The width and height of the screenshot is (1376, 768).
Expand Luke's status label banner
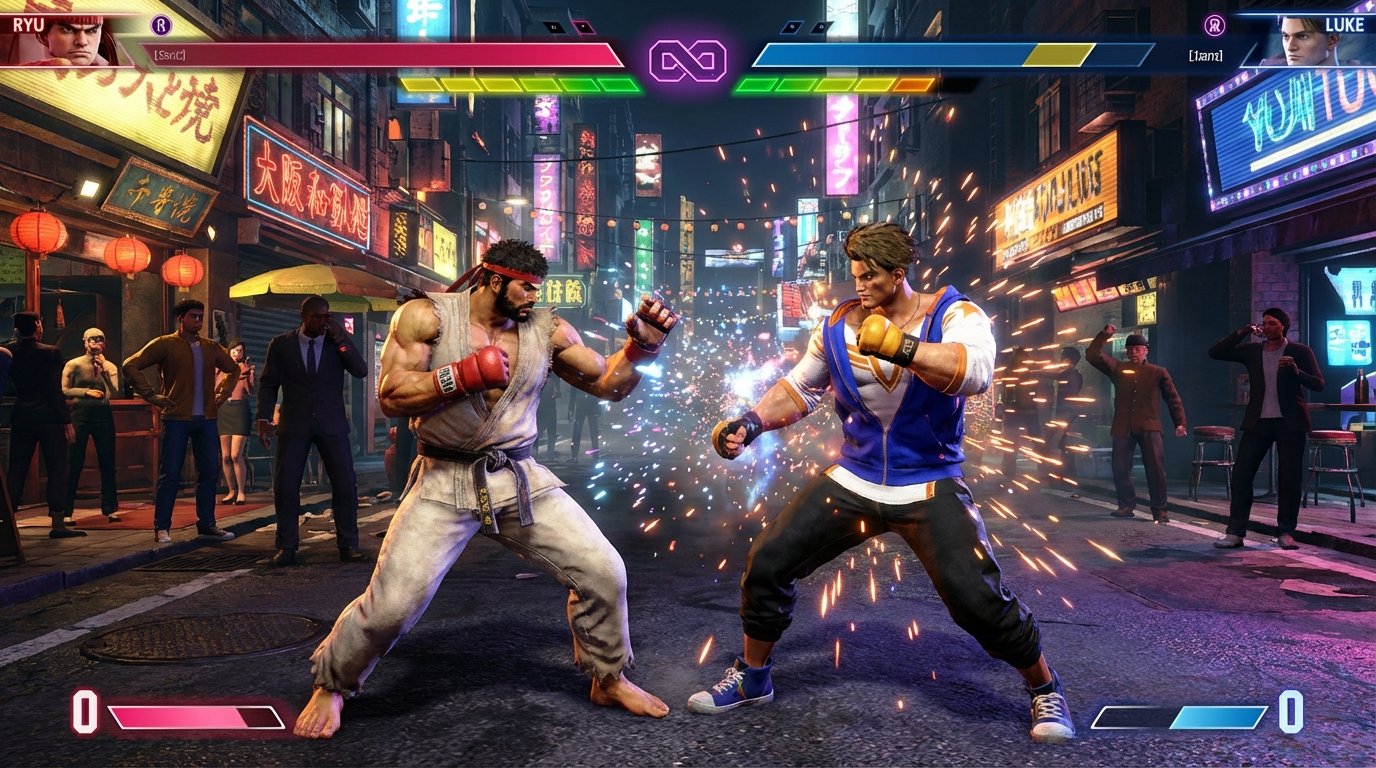point(1206,55)
